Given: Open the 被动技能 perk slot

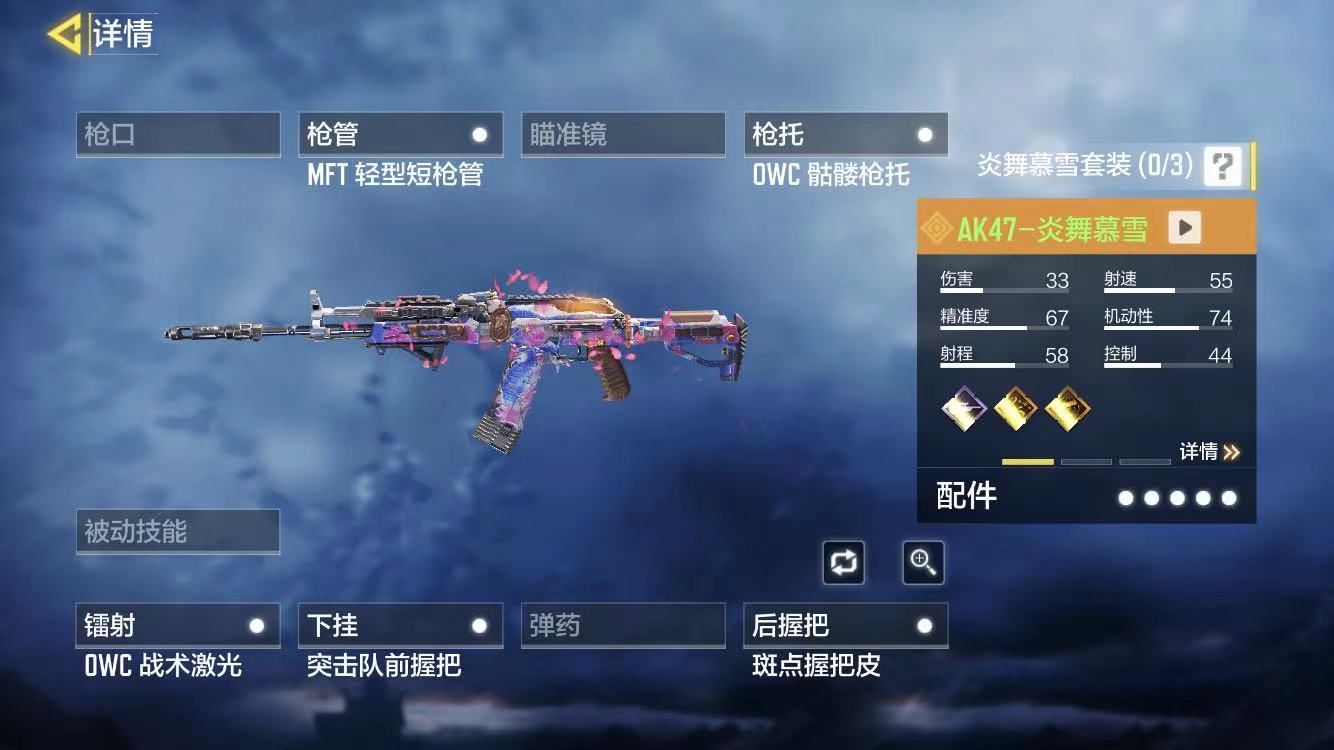Looking at the screenshot, I should 178,532.
